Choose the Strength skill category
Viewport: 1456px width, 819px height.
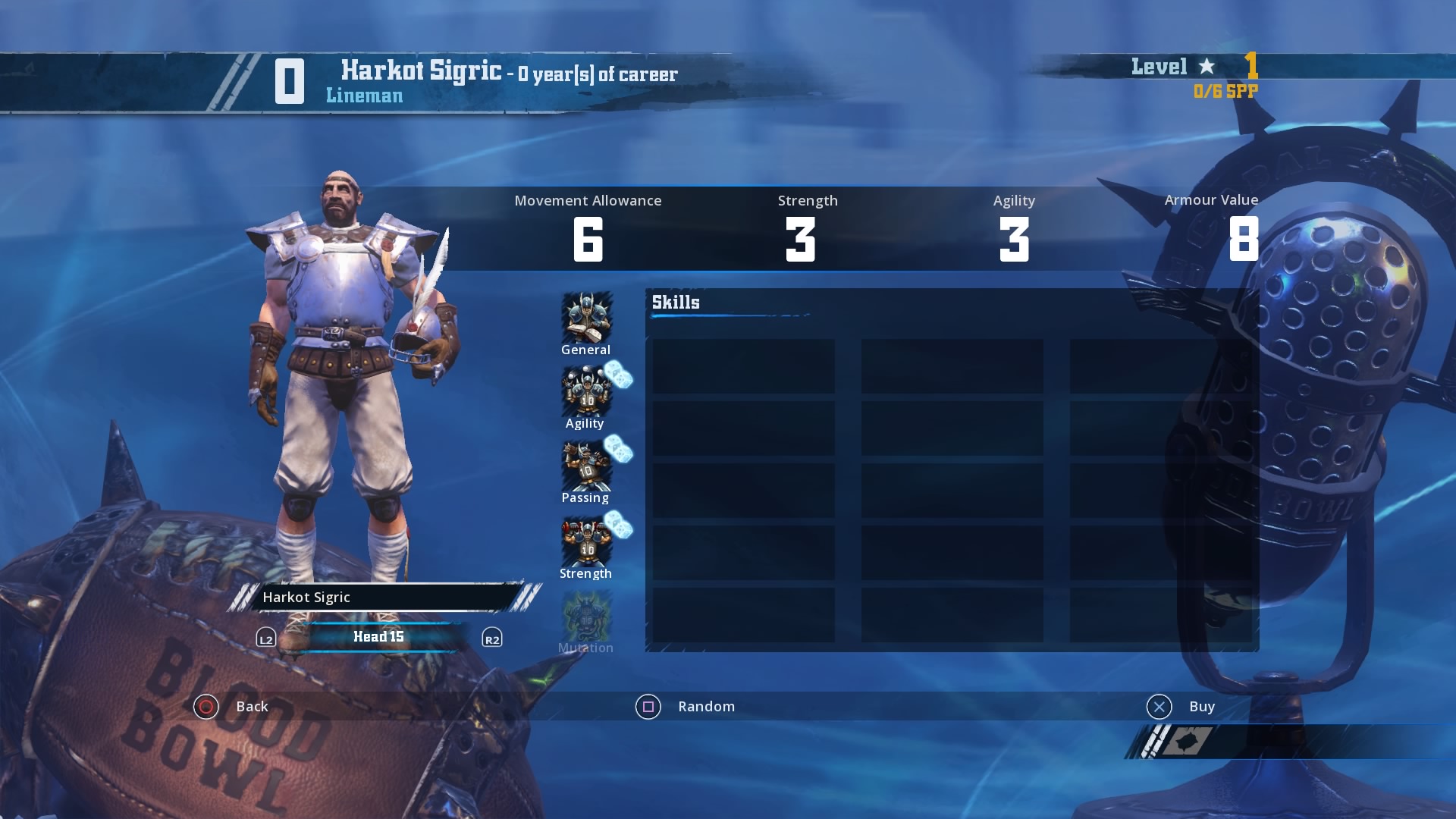(586, 546)
